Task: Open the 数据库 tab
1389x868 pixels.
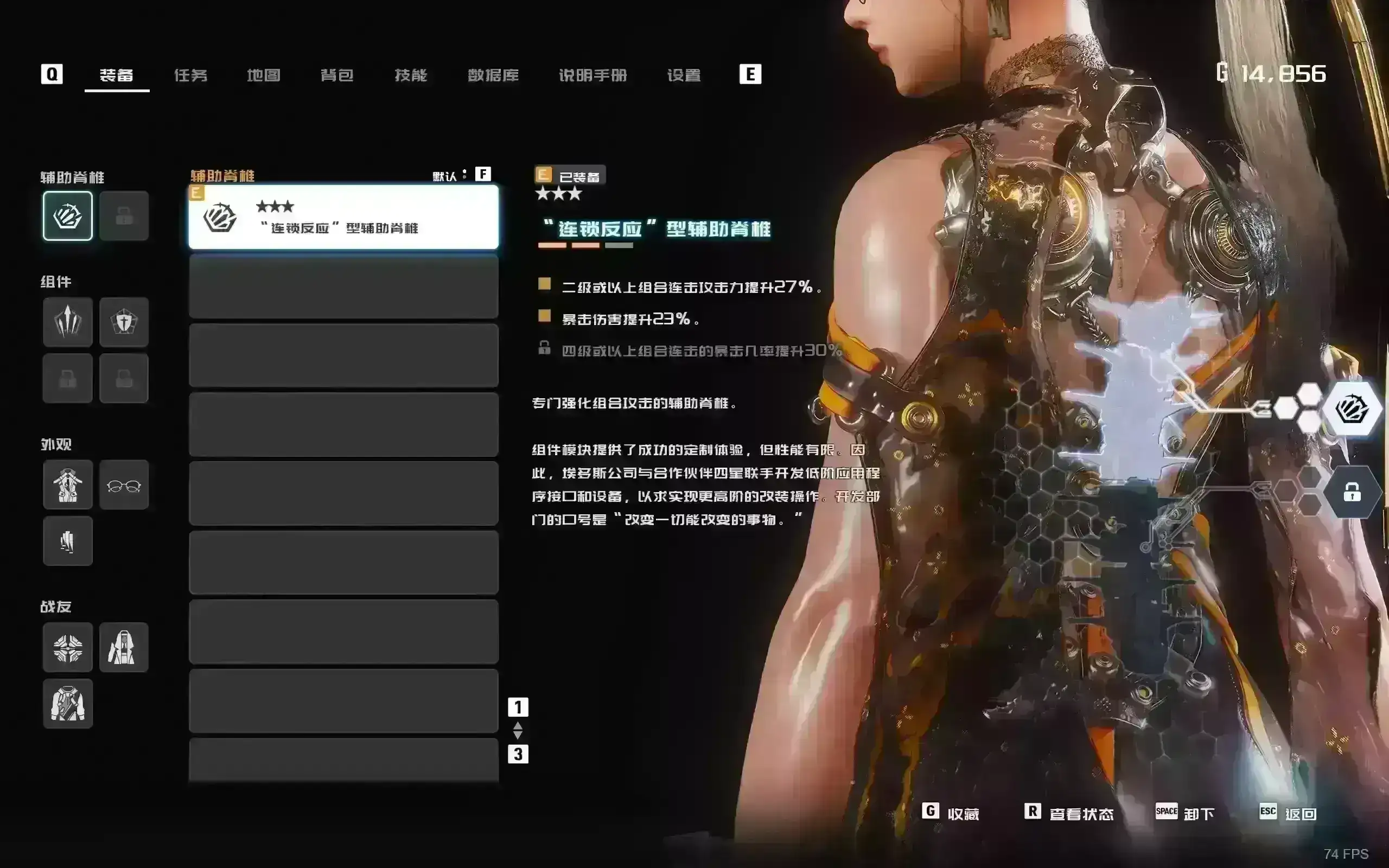Action: (493, 75)
